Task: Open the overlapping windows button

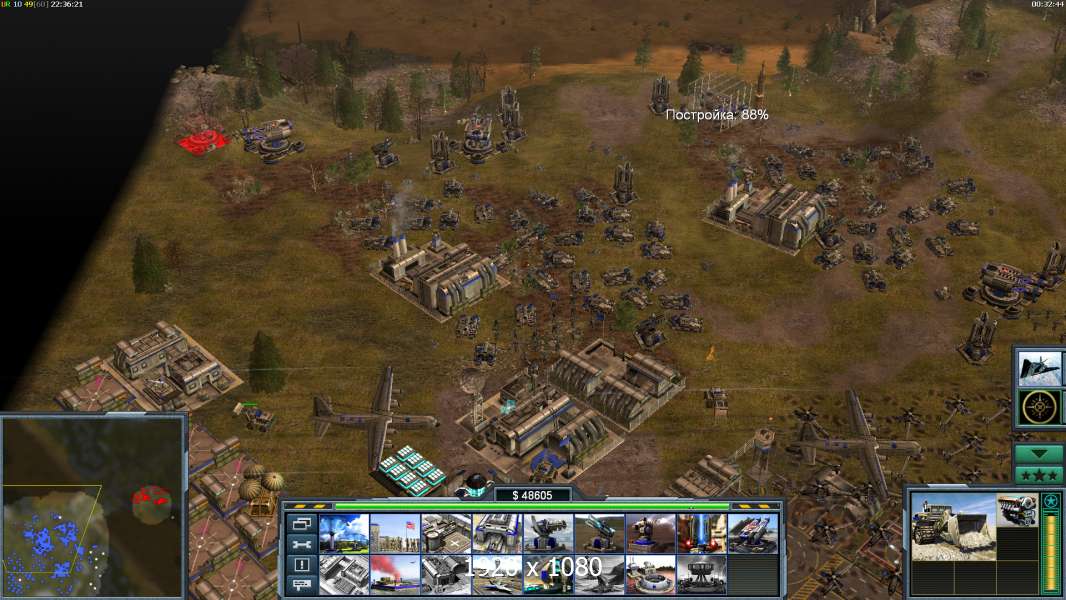Action: 301,523
